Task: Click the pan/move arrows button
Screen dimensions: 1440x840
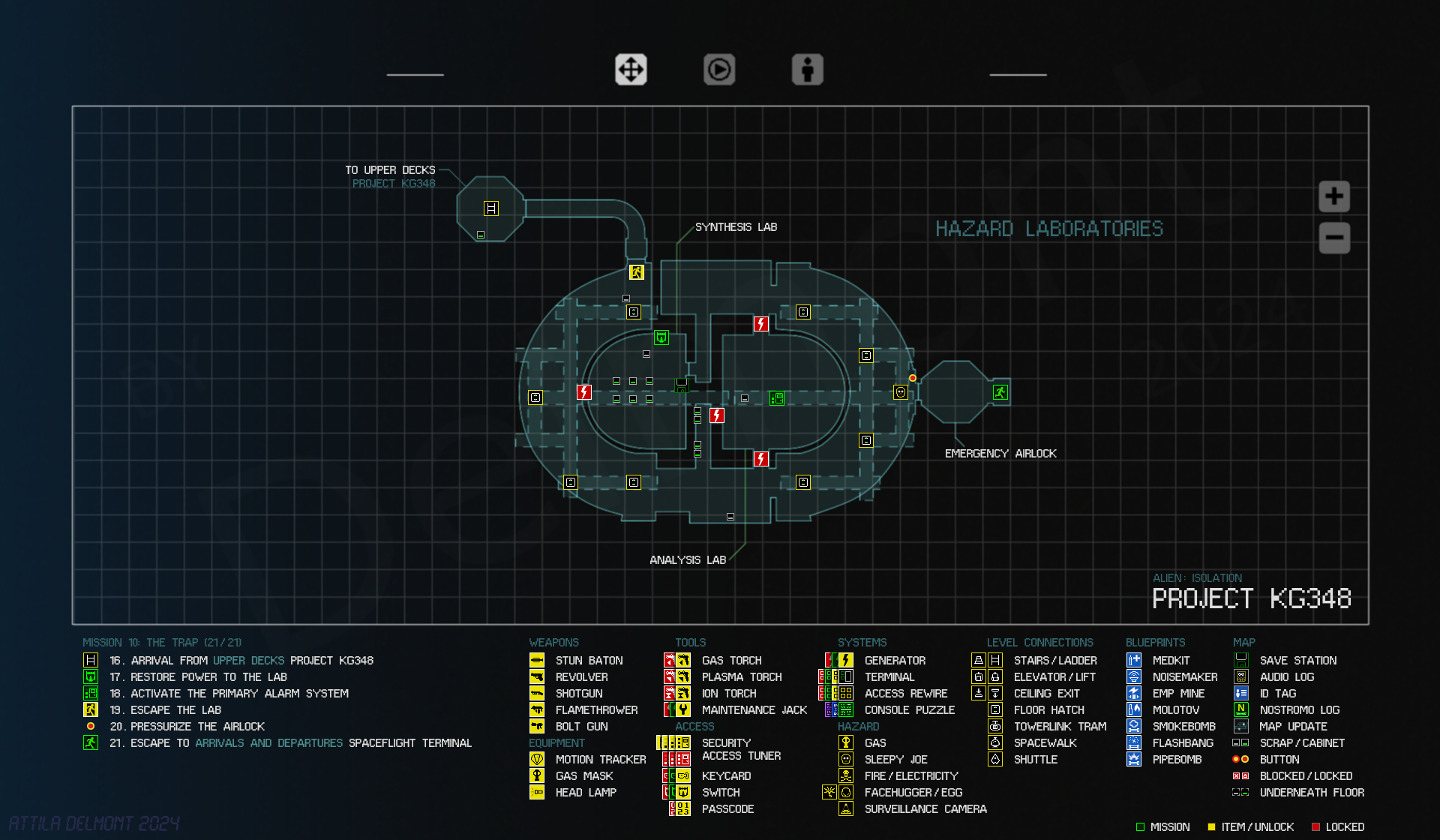Action: click(x=631, y=70)
